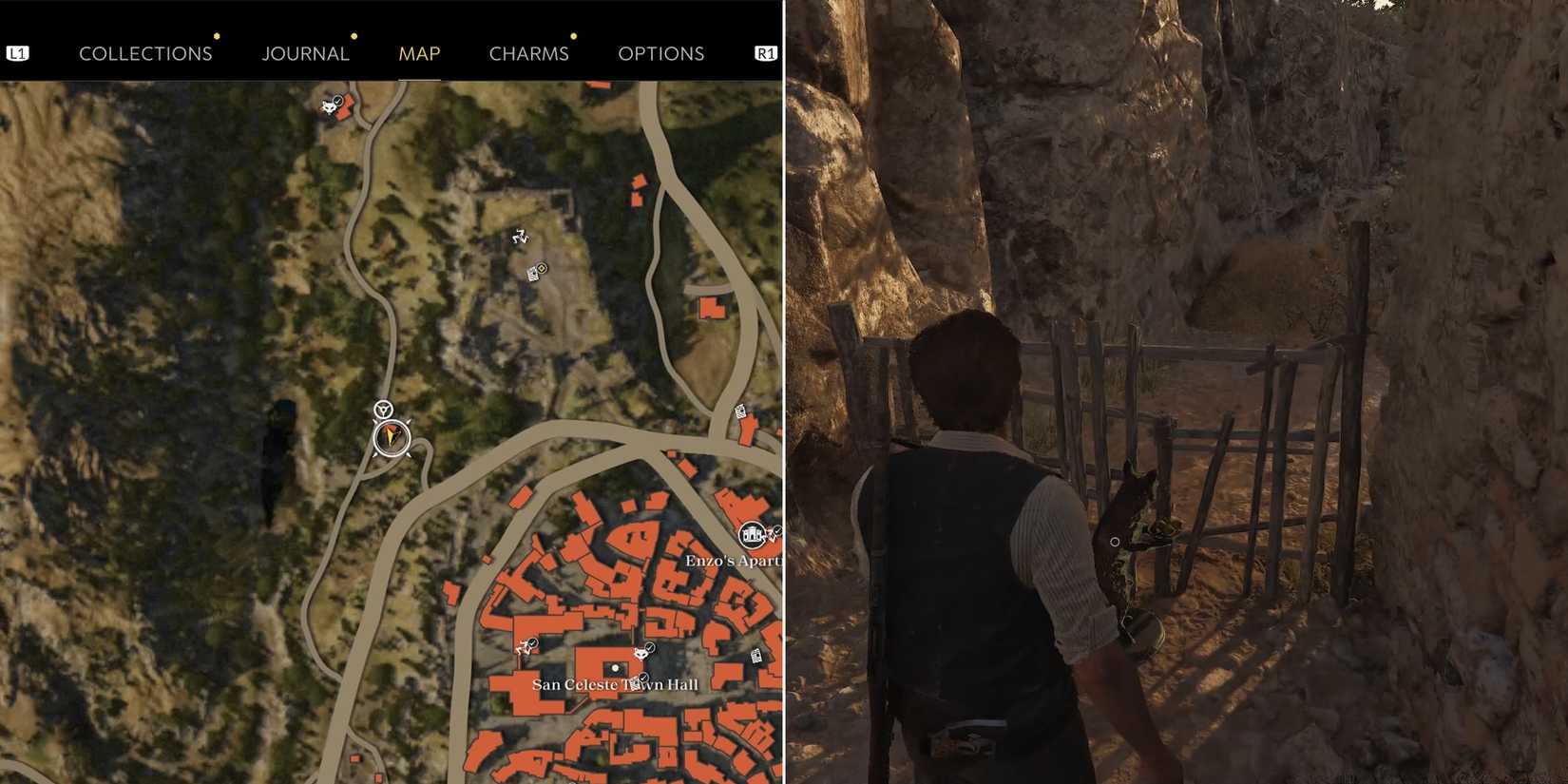Open the CHARMS tab

tap(529, 53)
